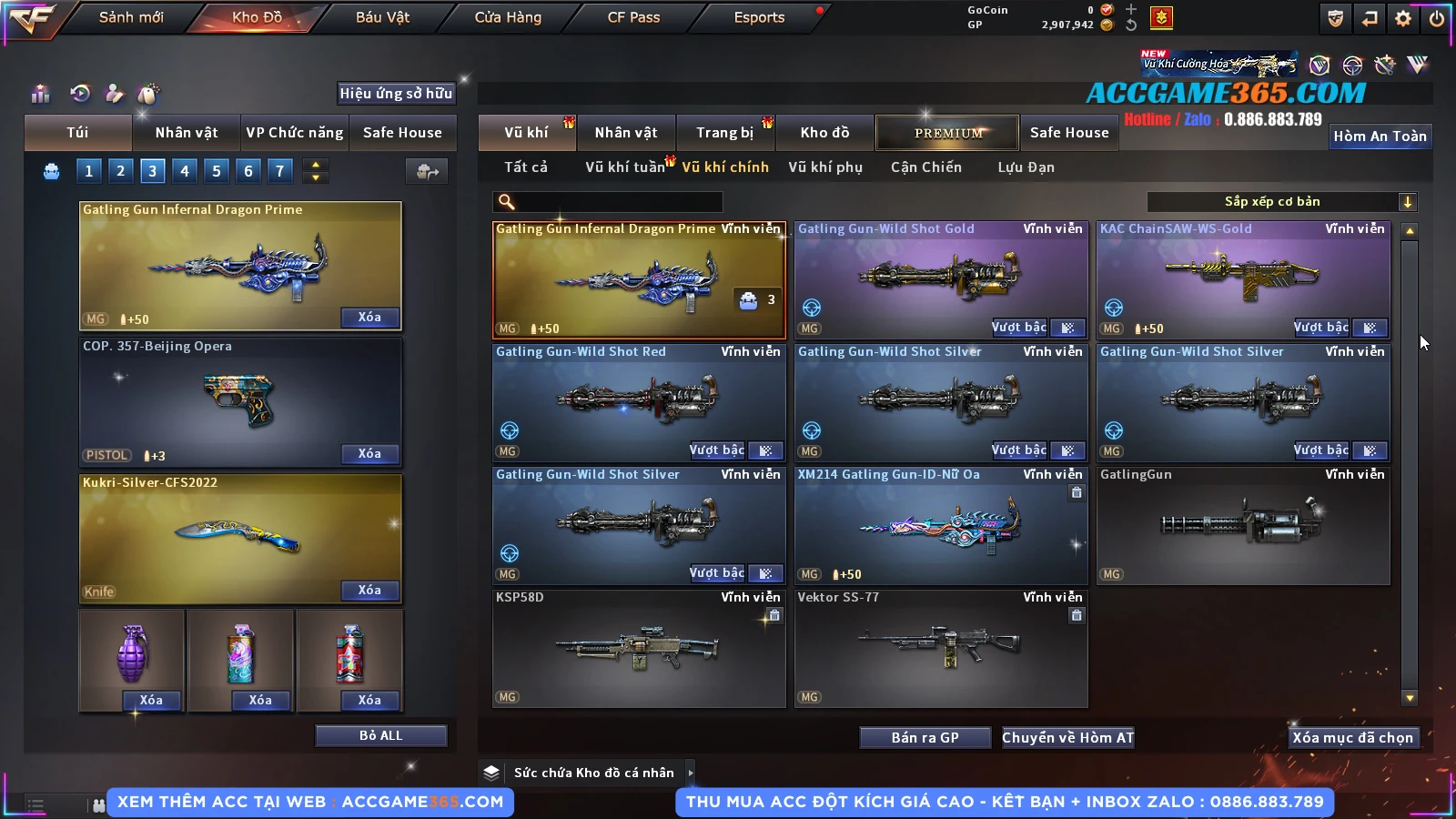
Task: Remove the COP. 357-Beijing Opera pistol
Action: pyautogui.click(x=369, y=454)
